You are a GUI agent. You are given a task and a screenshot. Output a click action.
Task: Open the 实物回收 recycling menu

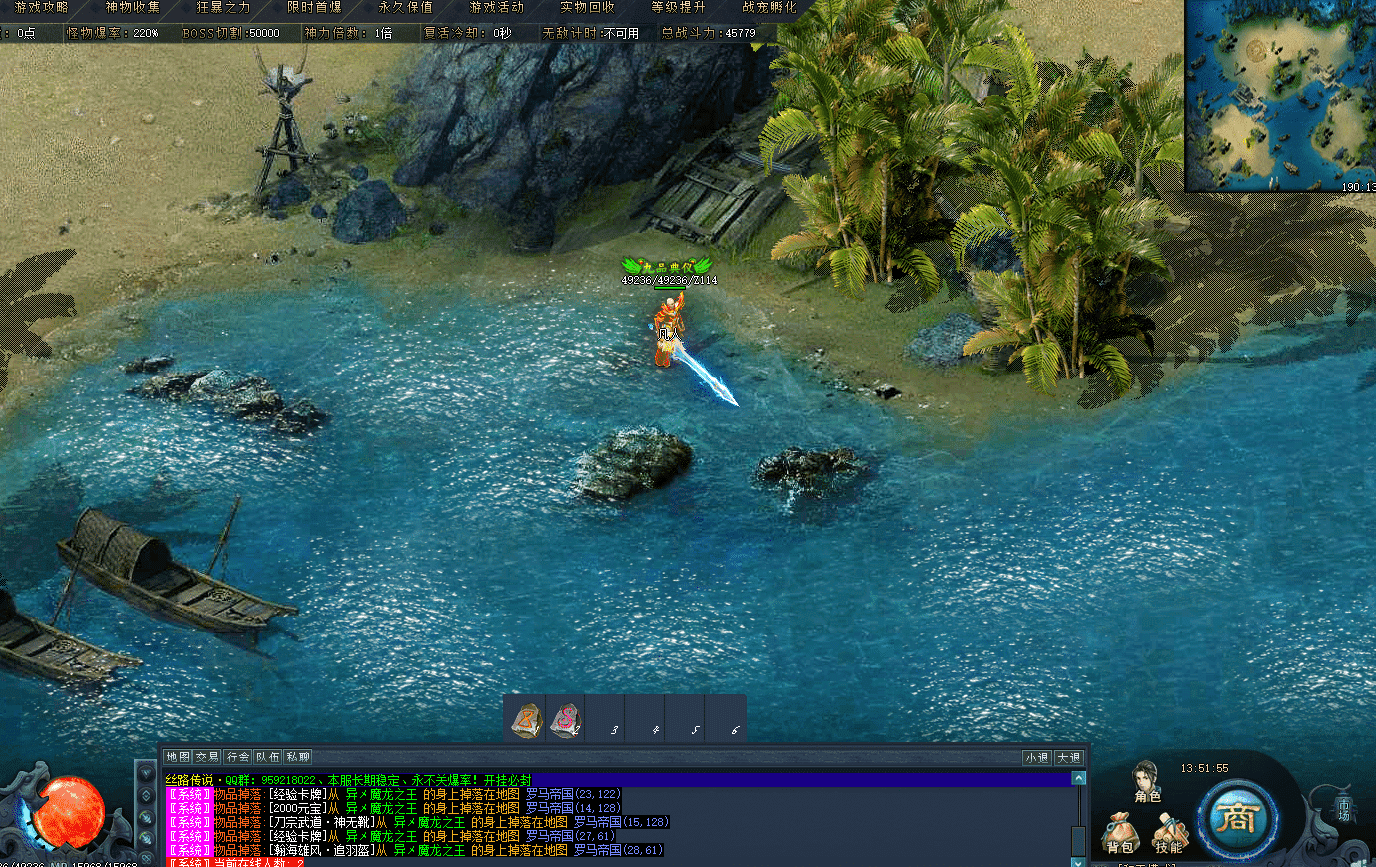click(587, 7)
